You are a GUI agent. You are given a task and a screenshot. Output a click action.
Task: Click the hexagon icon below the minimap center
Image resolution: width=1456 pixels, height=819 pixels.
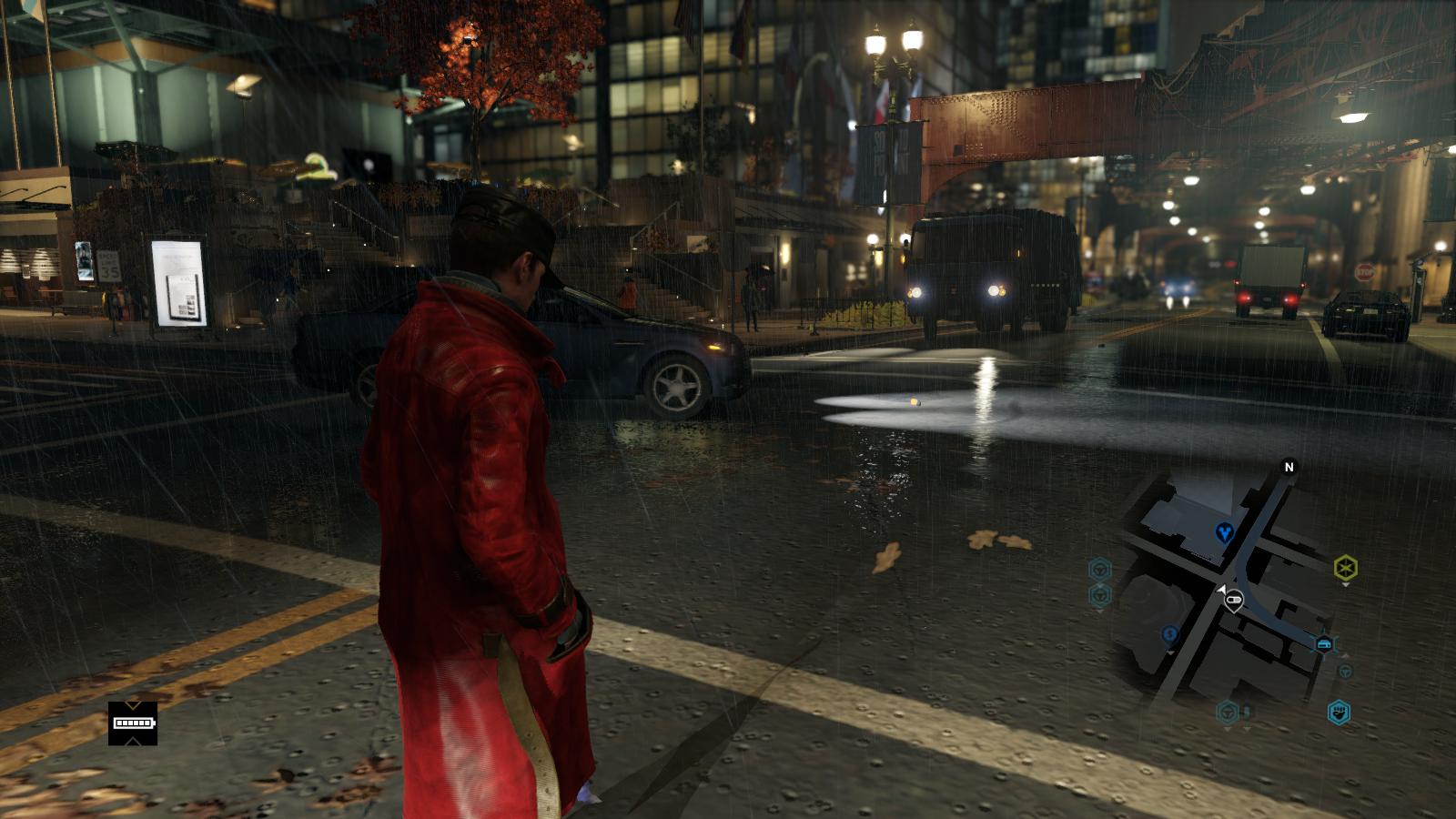click(1227, 711)
